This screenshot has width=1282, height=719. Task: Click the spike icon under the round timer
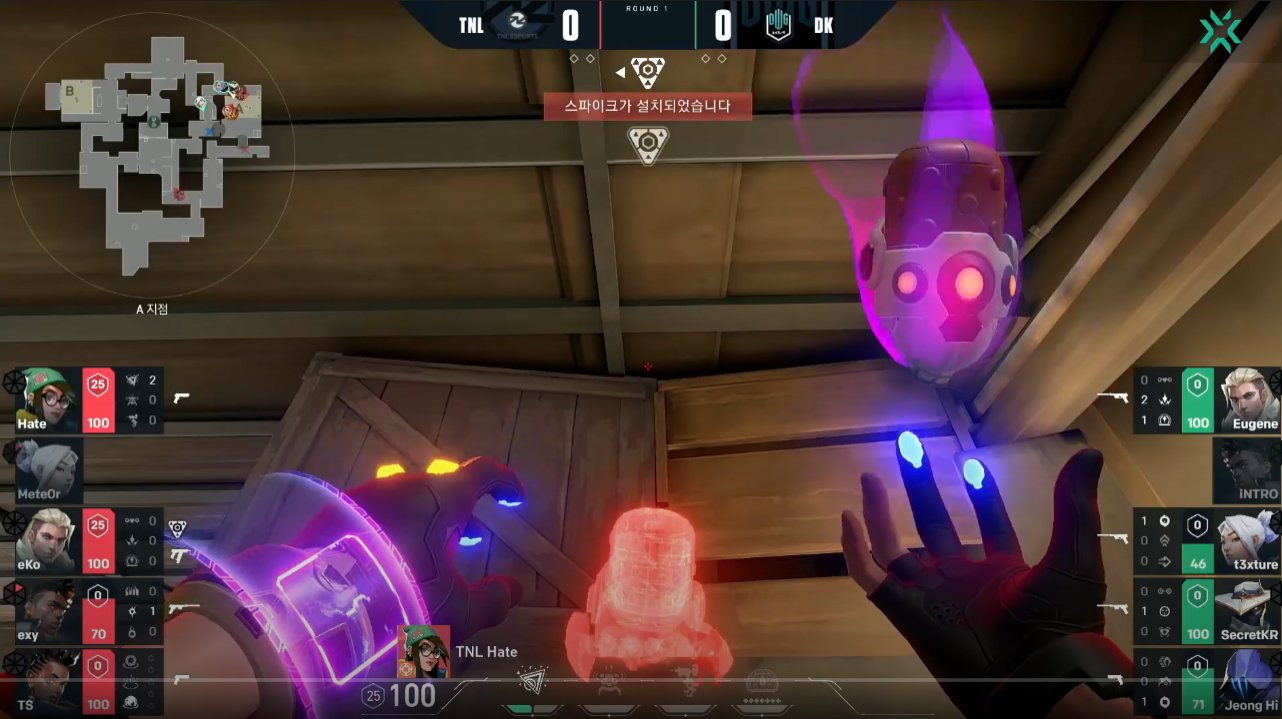pos(648,72)
